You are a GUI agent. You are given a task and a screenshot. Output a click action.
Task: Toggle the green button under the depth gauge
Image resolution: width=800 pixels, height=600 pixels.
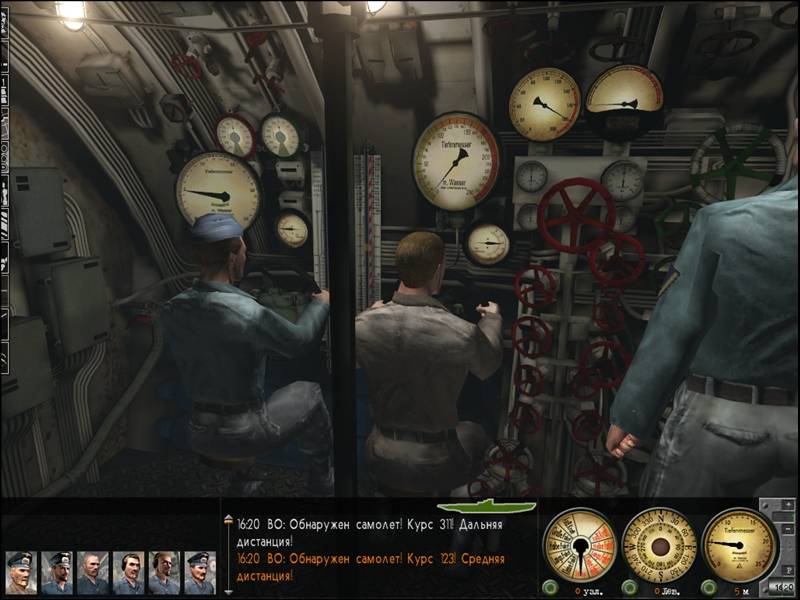tap(708, 587)
